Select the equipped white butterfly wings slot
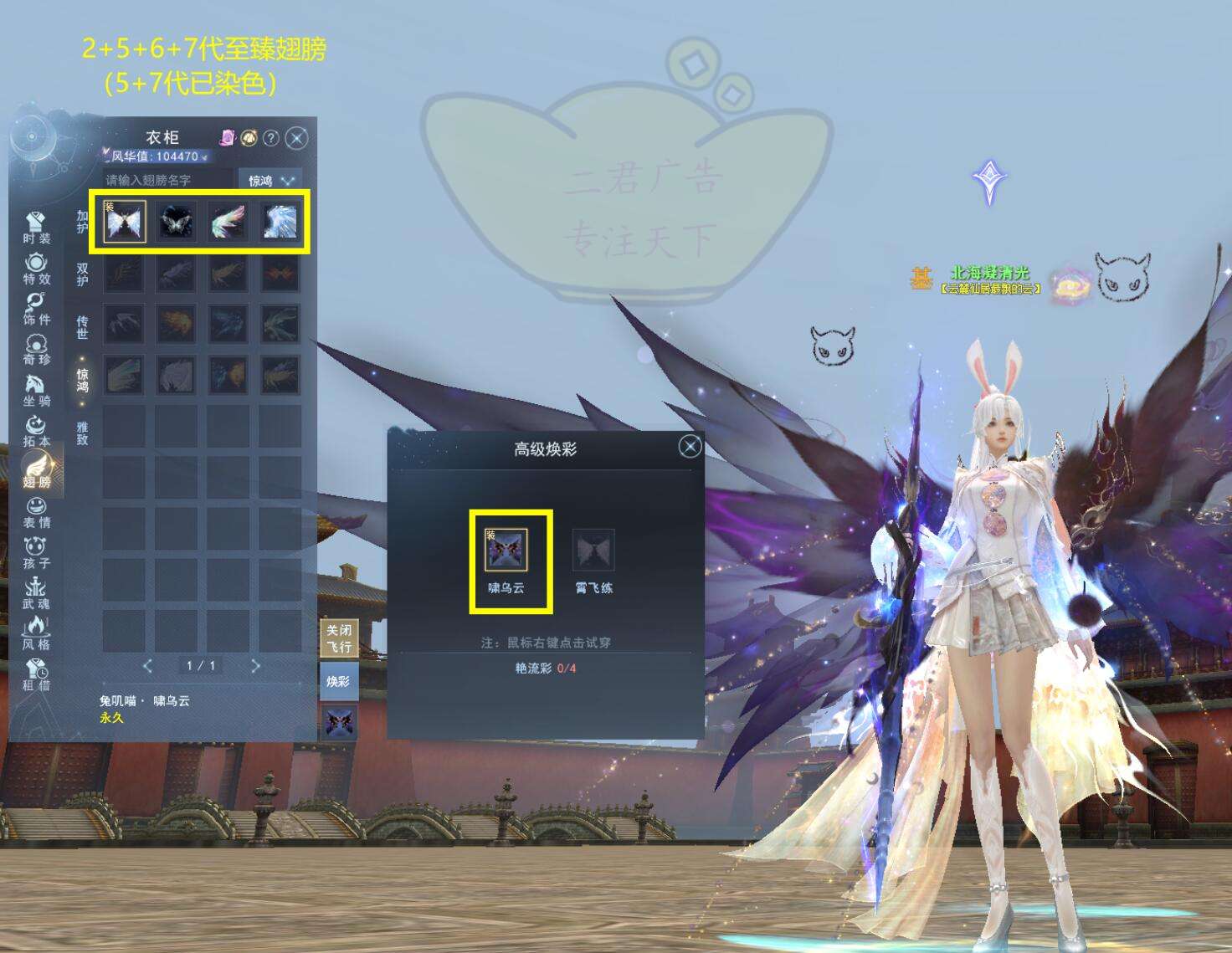1232x953 pixels. (x=124, y=222)
